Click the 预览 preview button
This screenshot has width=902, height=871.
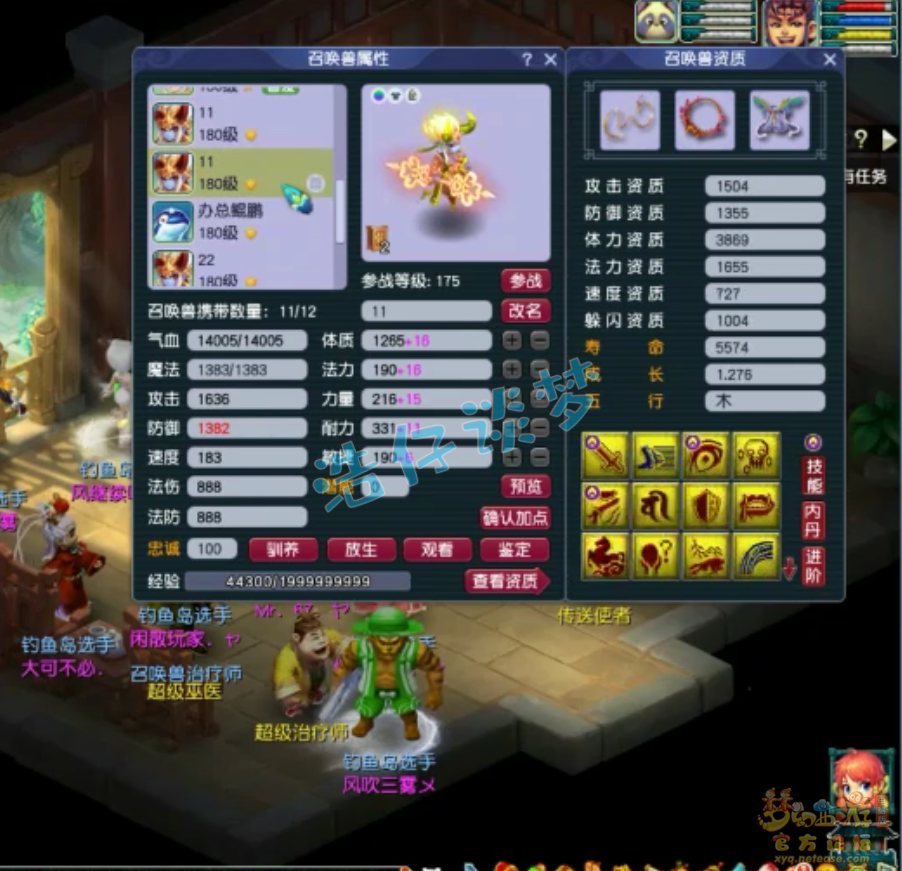tap(525, 487)
